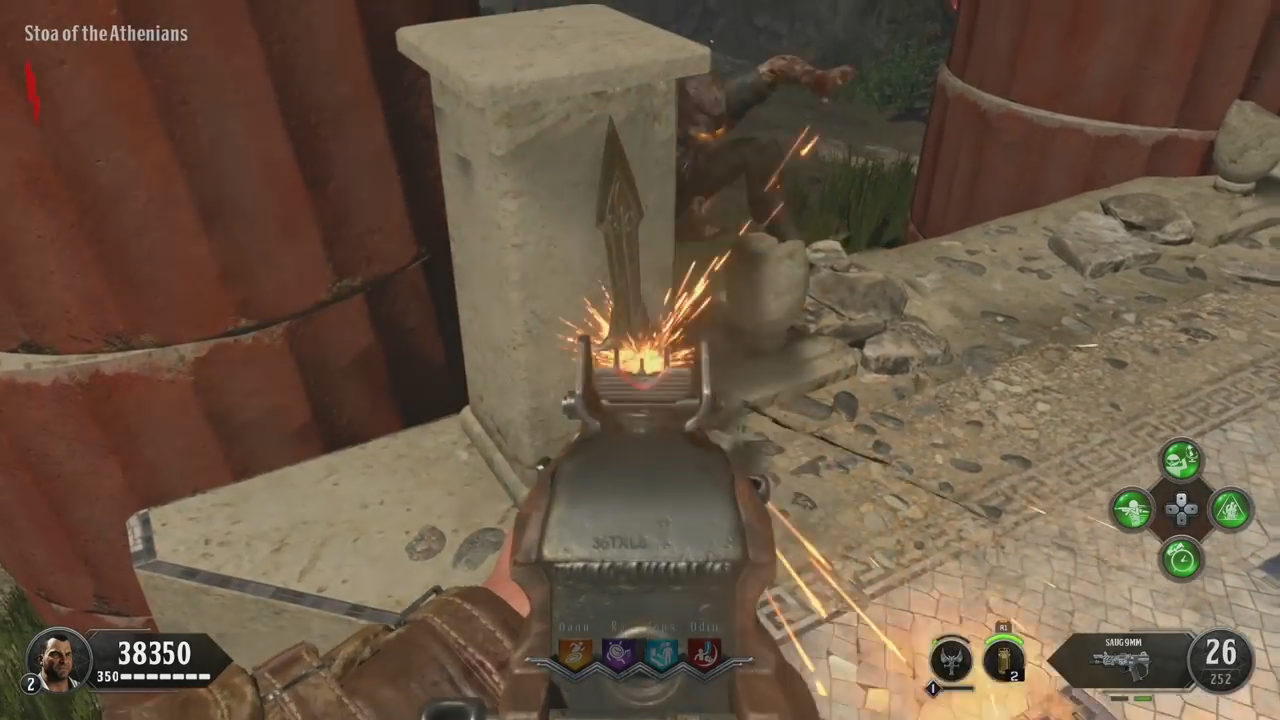The image size is (1280, 720).
Task: Select the grenade equipment slot
Action: (1003, 658)
